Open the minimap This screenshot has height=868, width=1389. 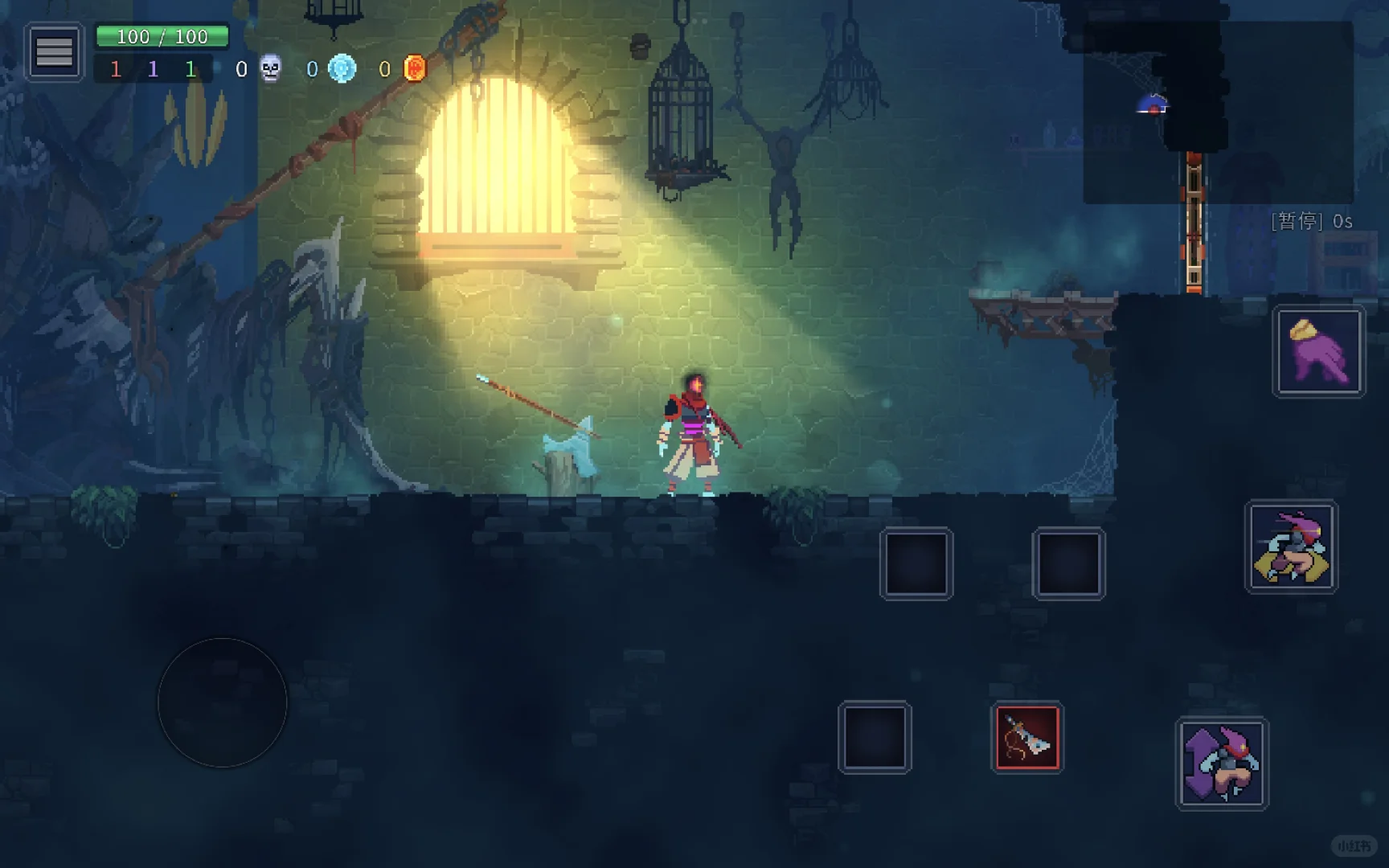point(1218,113)
